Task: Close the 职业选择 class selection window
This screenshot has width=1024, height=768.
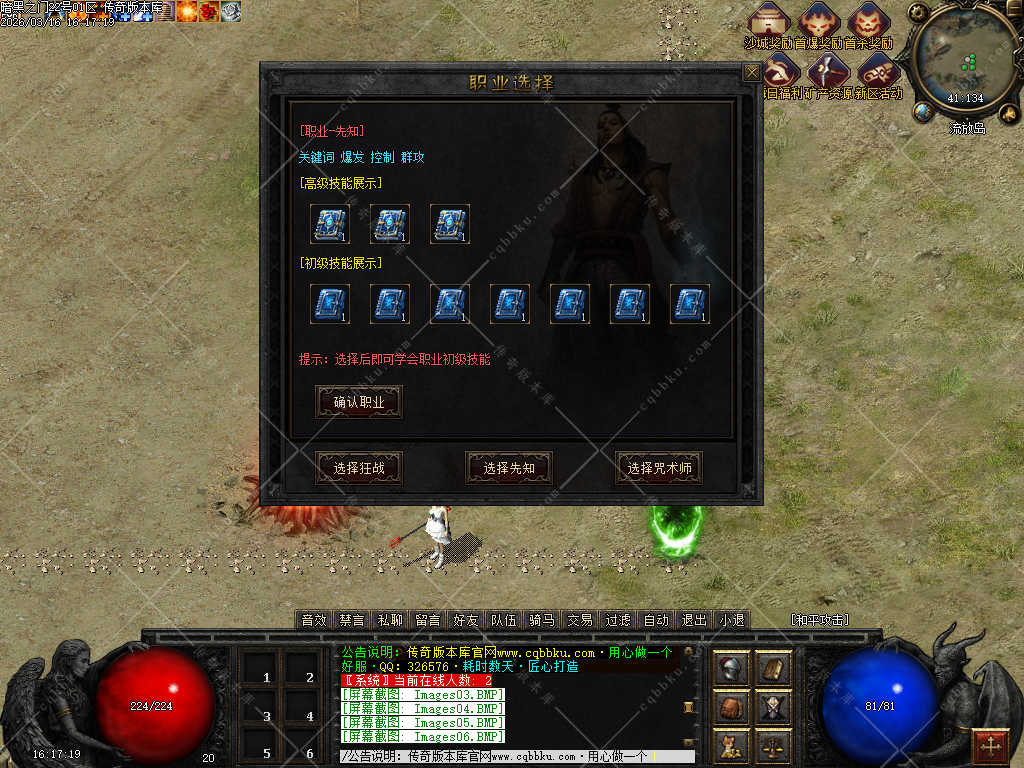Action: [751, 73]
